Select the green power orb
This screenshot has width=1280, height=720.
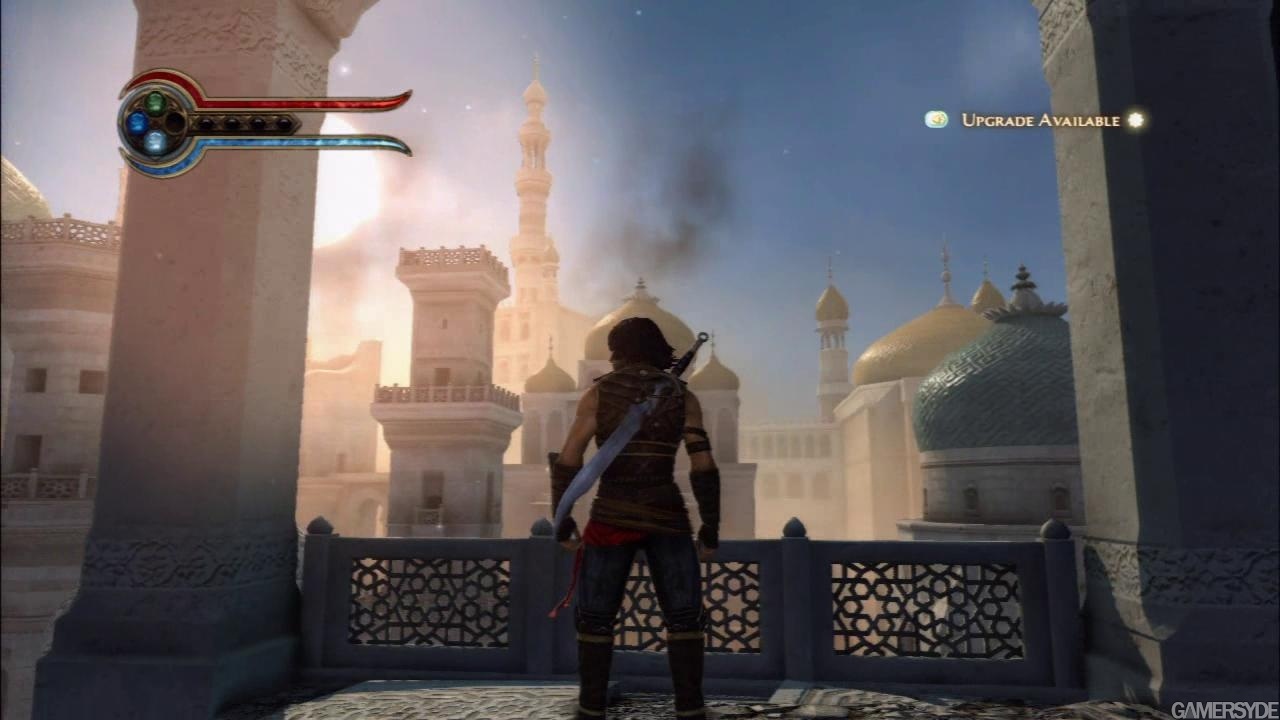click(x=155, y=101)
